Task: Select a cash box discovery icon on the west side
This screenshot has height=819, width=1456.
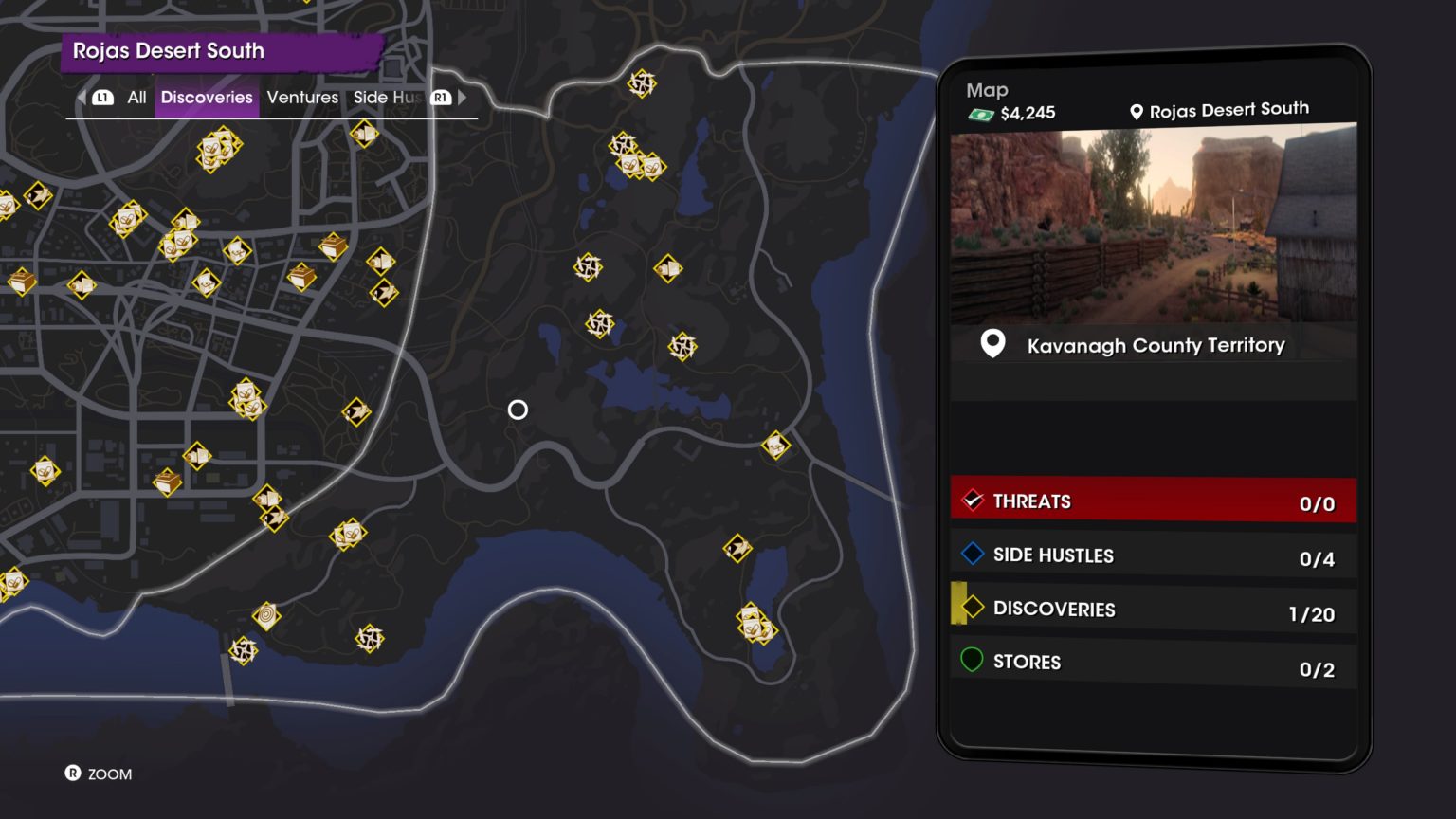Action: coord(22,281)
